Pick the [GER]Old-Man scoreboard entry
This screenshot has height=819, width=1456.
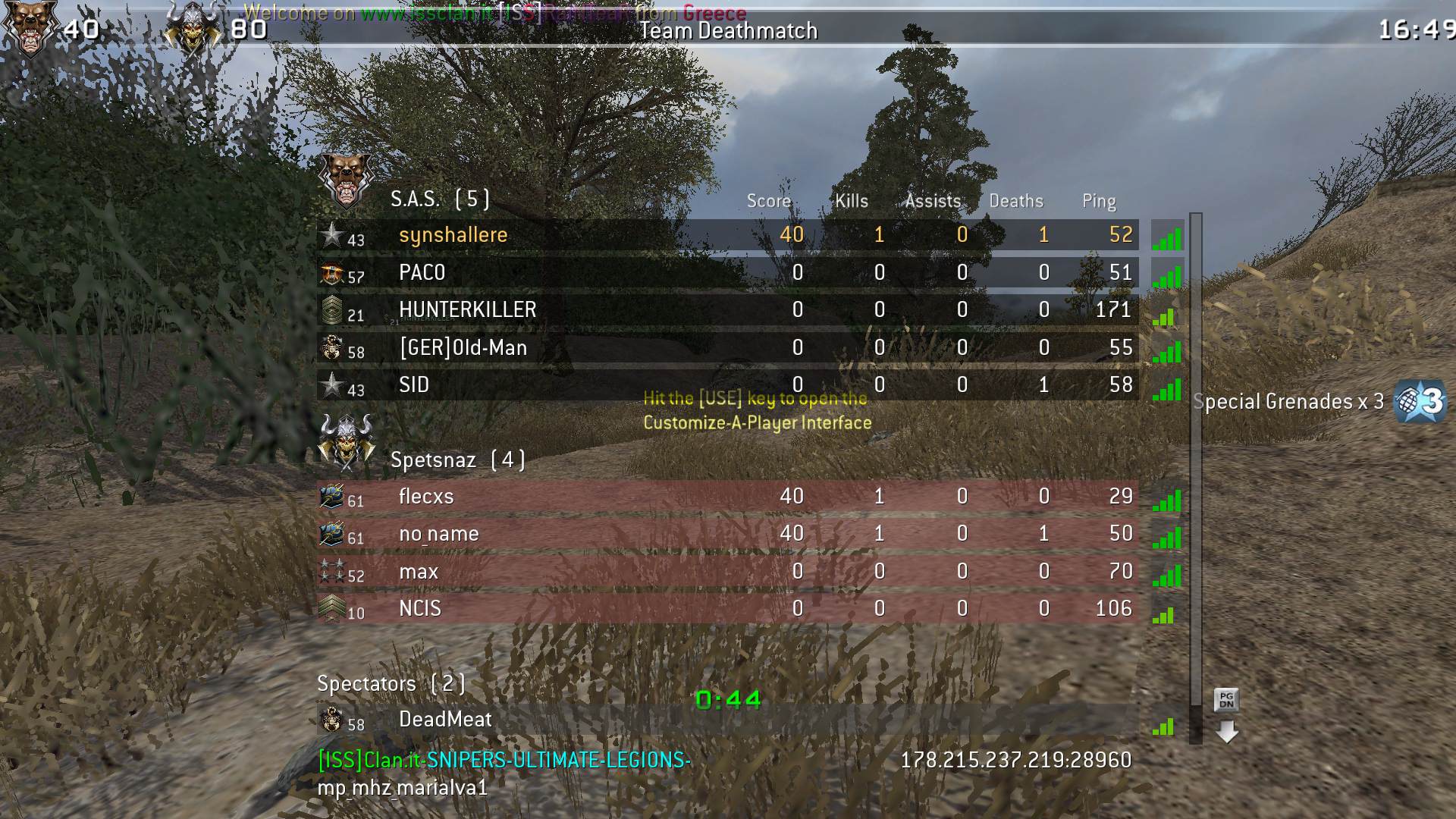click(x=726, y=348)
